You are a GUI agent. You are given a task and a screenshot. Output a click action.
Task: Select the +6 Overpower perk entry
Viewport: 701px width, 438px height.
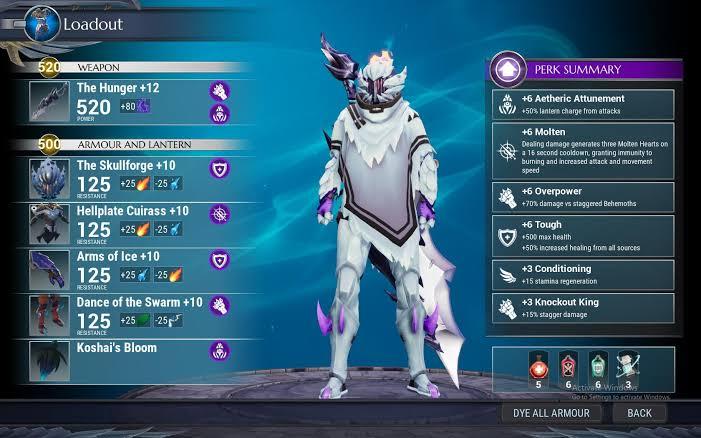(x=583, y=196)
